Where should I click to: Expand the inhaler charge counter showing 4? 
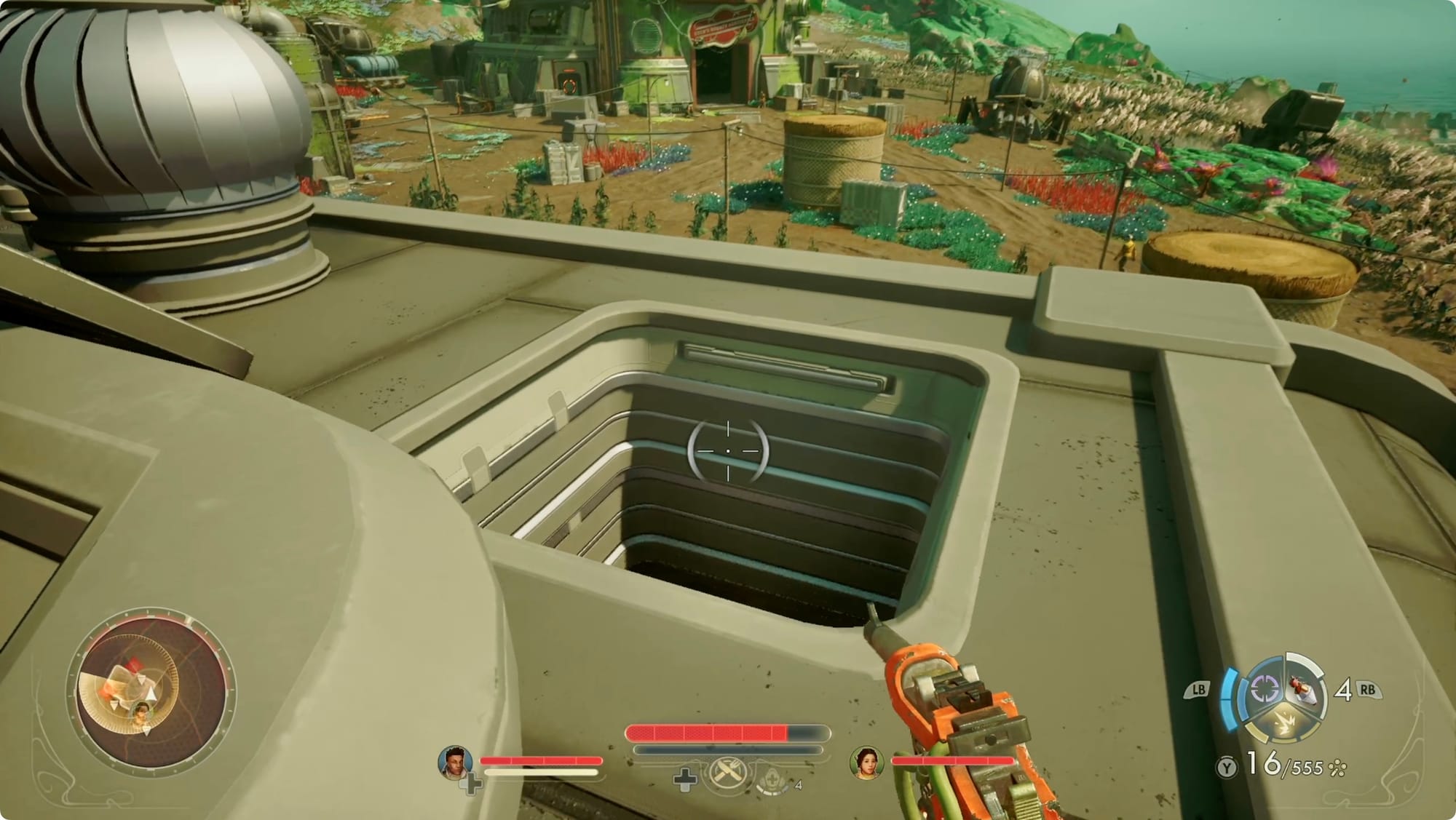pos(799,785)
